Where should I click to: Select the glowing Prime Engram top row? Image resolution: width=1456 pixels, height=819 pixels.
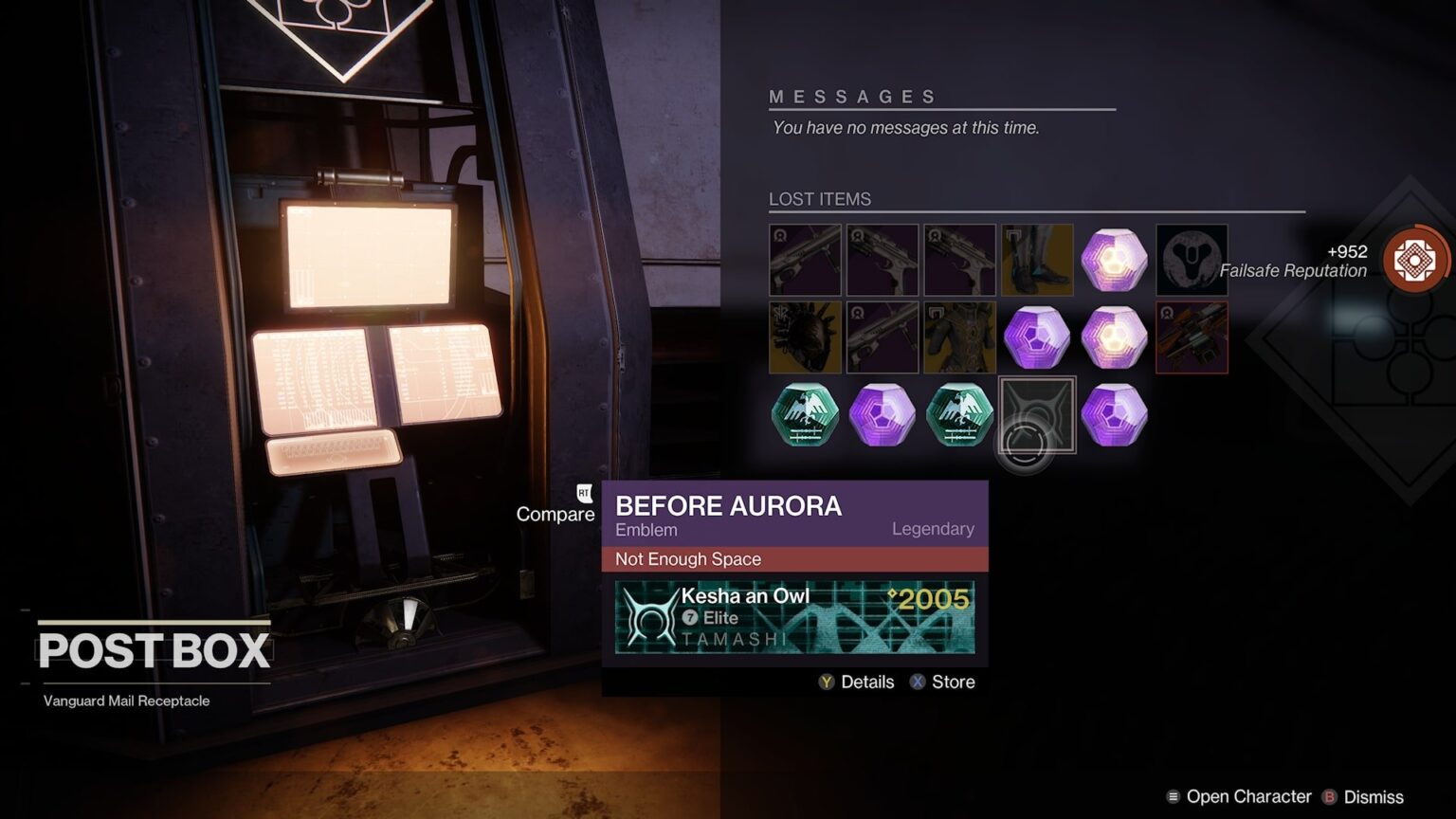pyautogui.click(x=1114, y=259)
